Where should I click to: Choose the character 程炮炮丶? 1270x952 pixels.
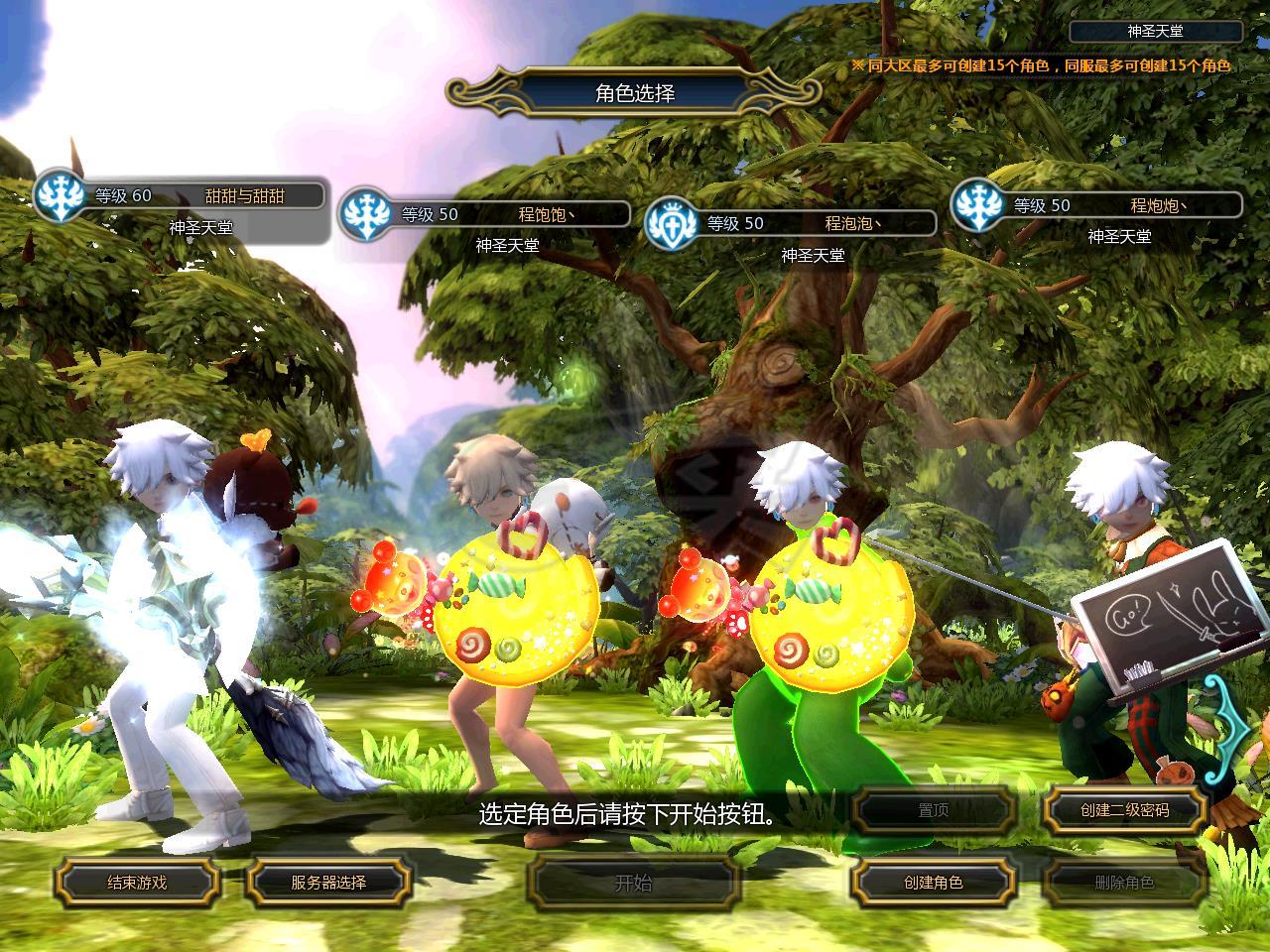point(1097,206)
